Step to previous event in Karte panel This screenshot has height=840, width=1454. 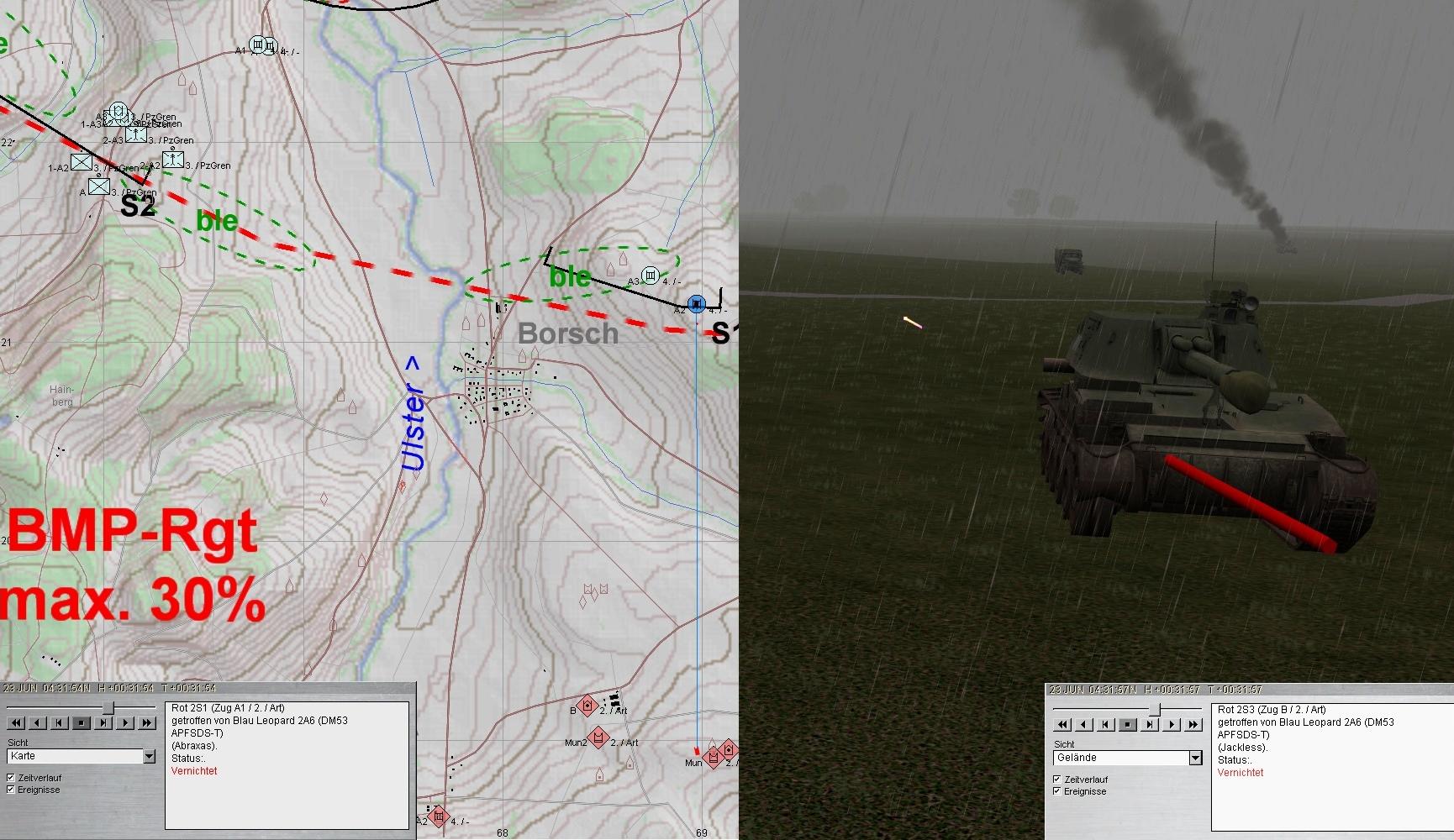click(x=60, y=722)
